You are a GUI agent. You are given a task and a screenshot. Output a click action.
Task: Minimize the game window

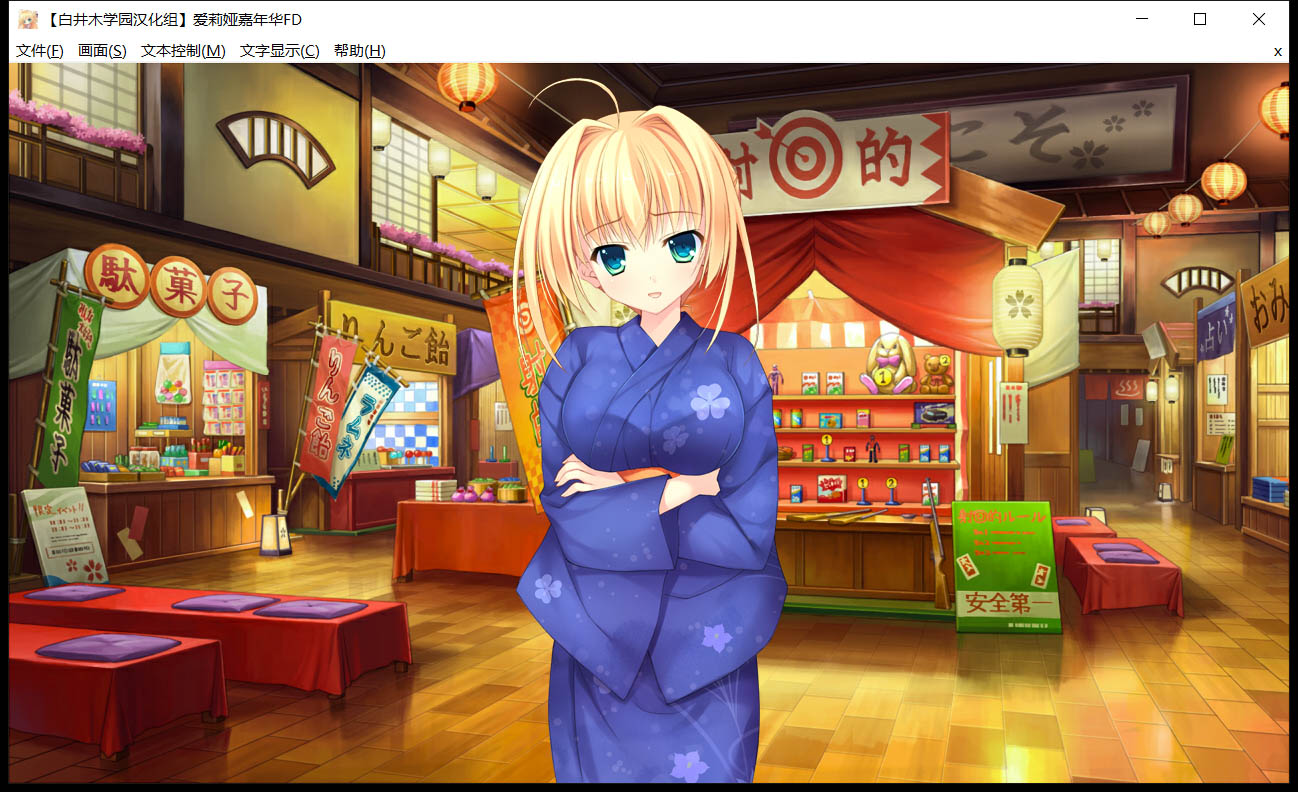[1140, 18]
